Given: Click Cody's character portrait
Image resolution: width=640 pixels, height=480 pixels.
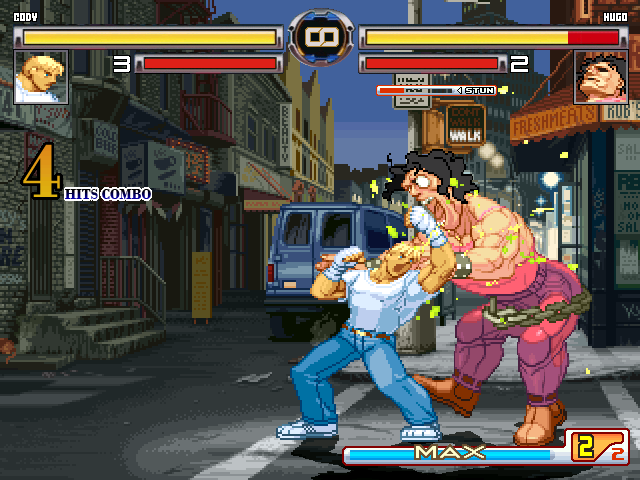Looking at the screenshot, I should tap(41, 77).
